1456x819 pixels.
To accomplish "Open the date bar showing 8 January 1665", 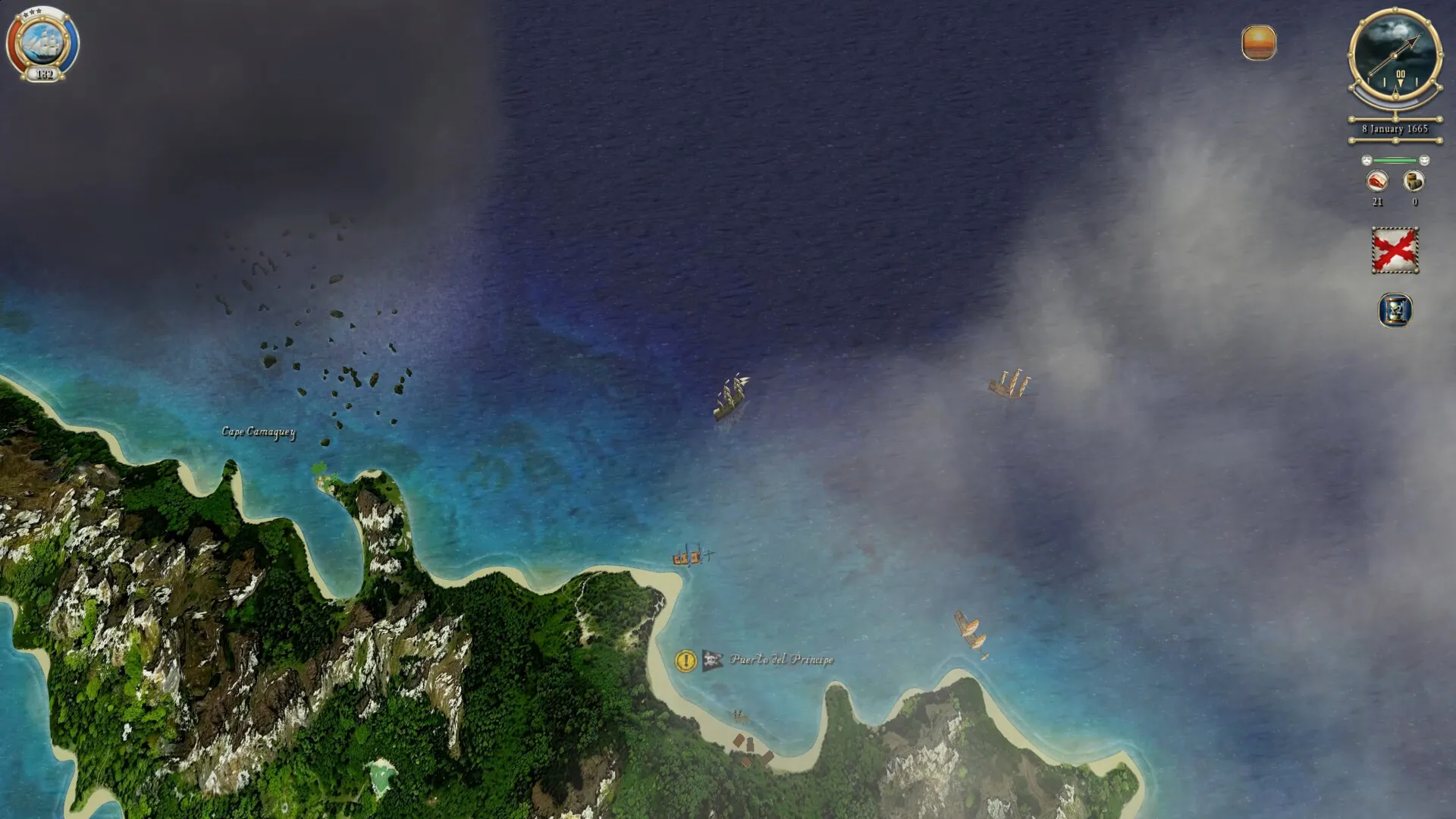I will [x=1395, y=129].
